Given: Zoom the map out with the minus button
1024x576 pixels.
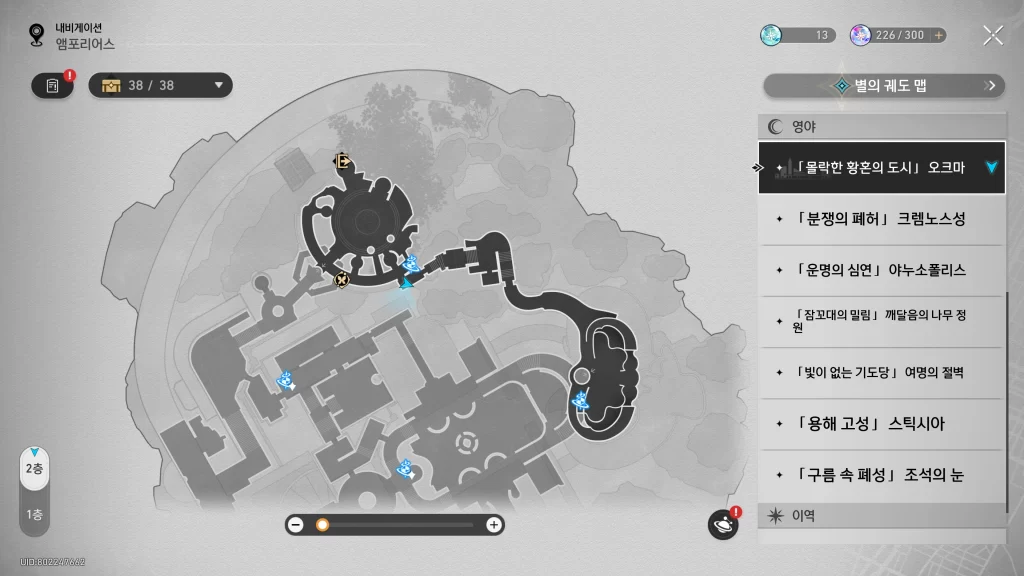Looking at the screenshot, I should click(x=296, y=525).
